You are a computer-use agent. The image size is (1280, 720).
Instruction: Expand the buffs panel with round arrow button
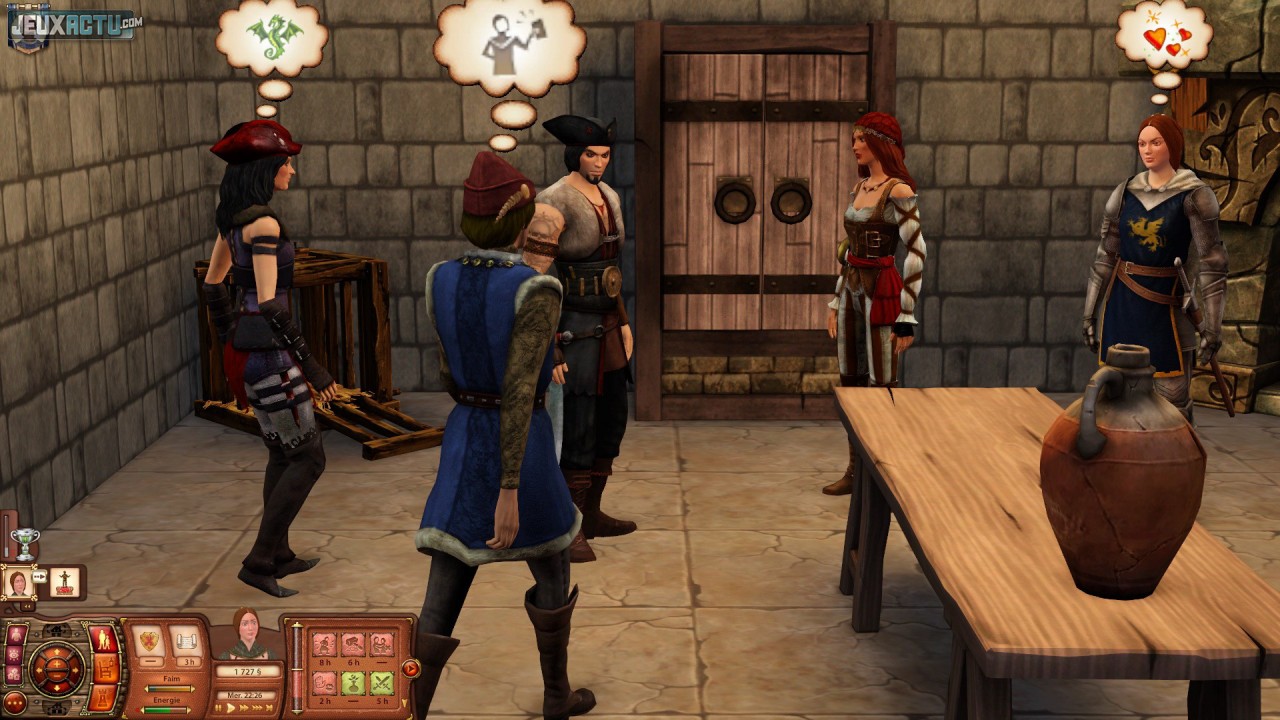[x=410, y=667]
